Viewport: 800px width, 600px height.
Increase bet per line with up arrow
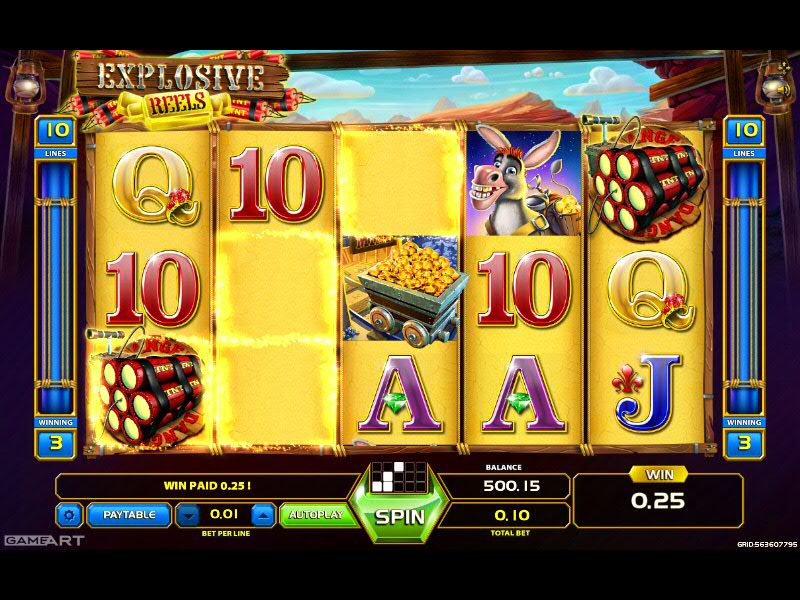[262, 516]
